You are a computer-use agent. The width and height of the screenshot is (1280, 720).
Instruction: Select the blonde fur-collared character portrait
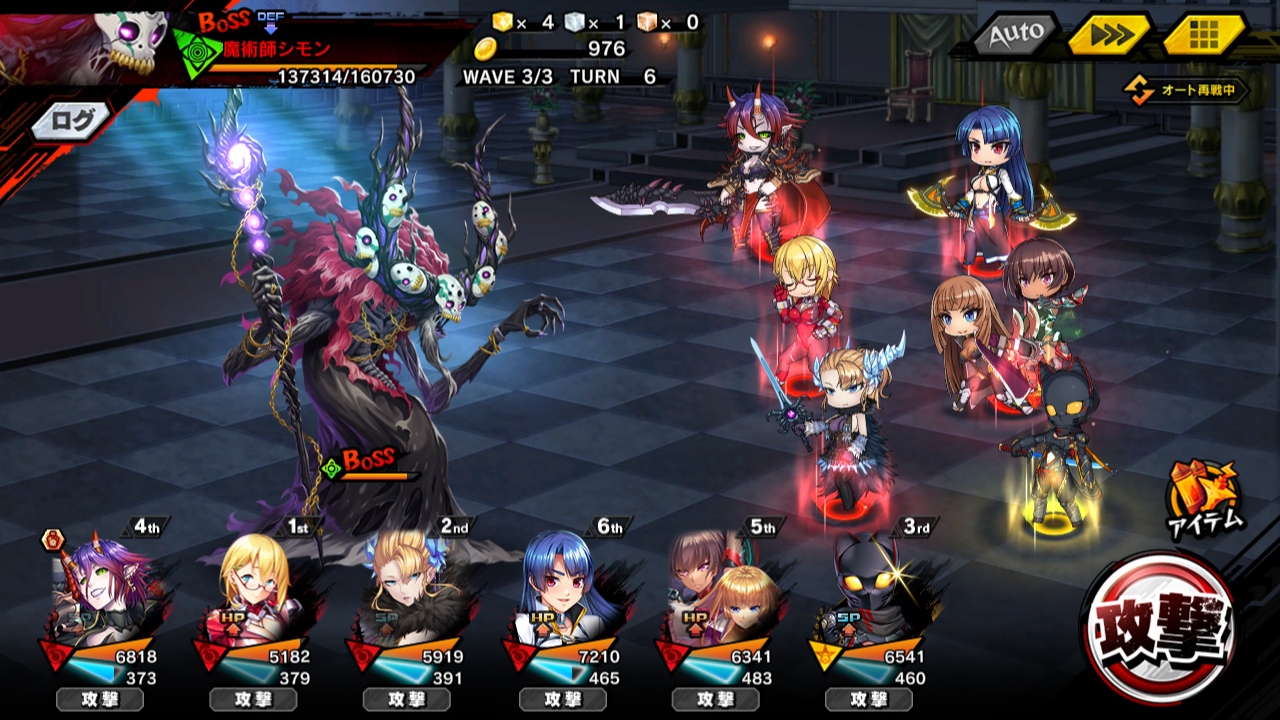click(408, 590)
